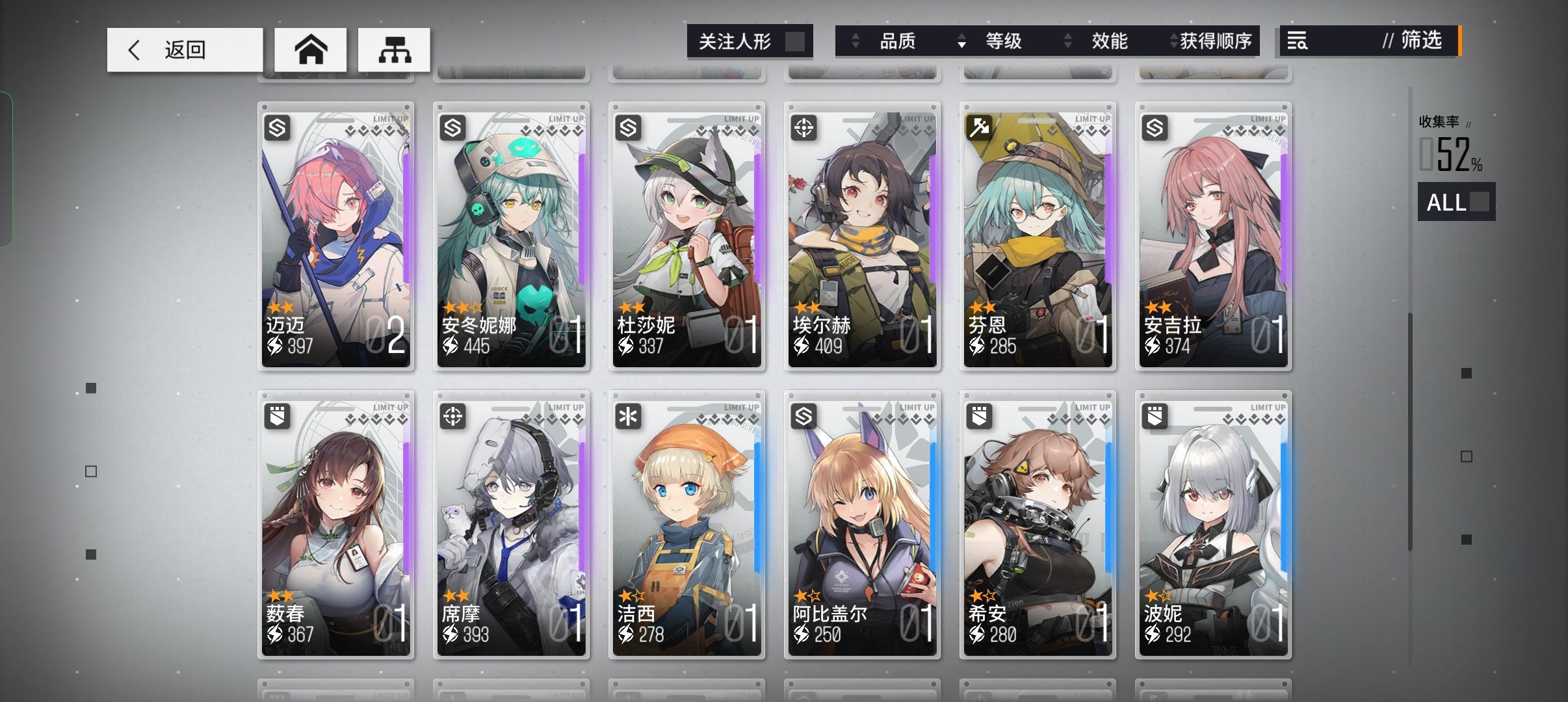Click the hammer class icon on 芬恩 card

(x=979, y=128)
